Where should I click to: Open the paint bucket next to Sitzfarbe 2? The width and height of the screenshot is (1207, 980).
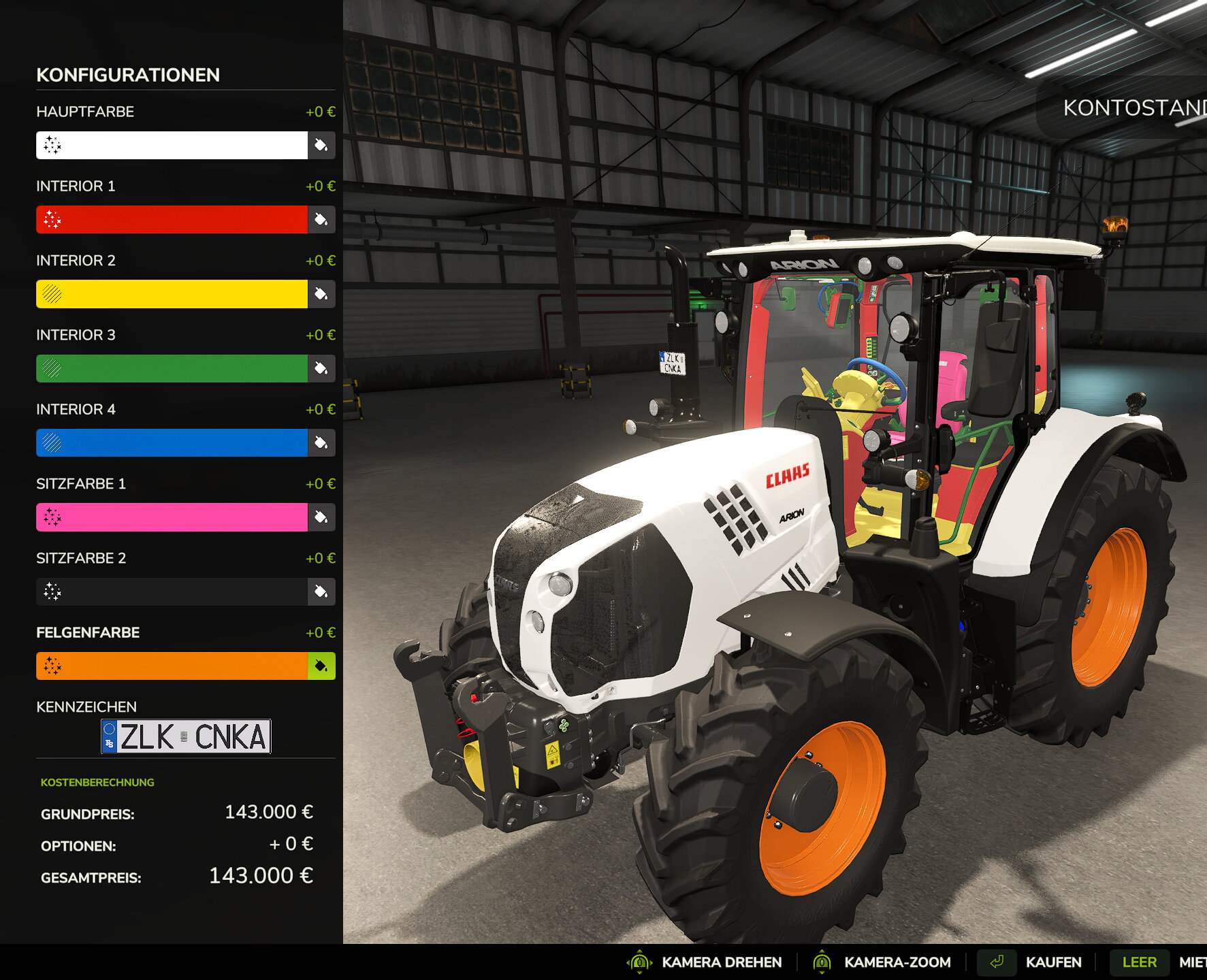pyautogui.click(x=321, y=591)
